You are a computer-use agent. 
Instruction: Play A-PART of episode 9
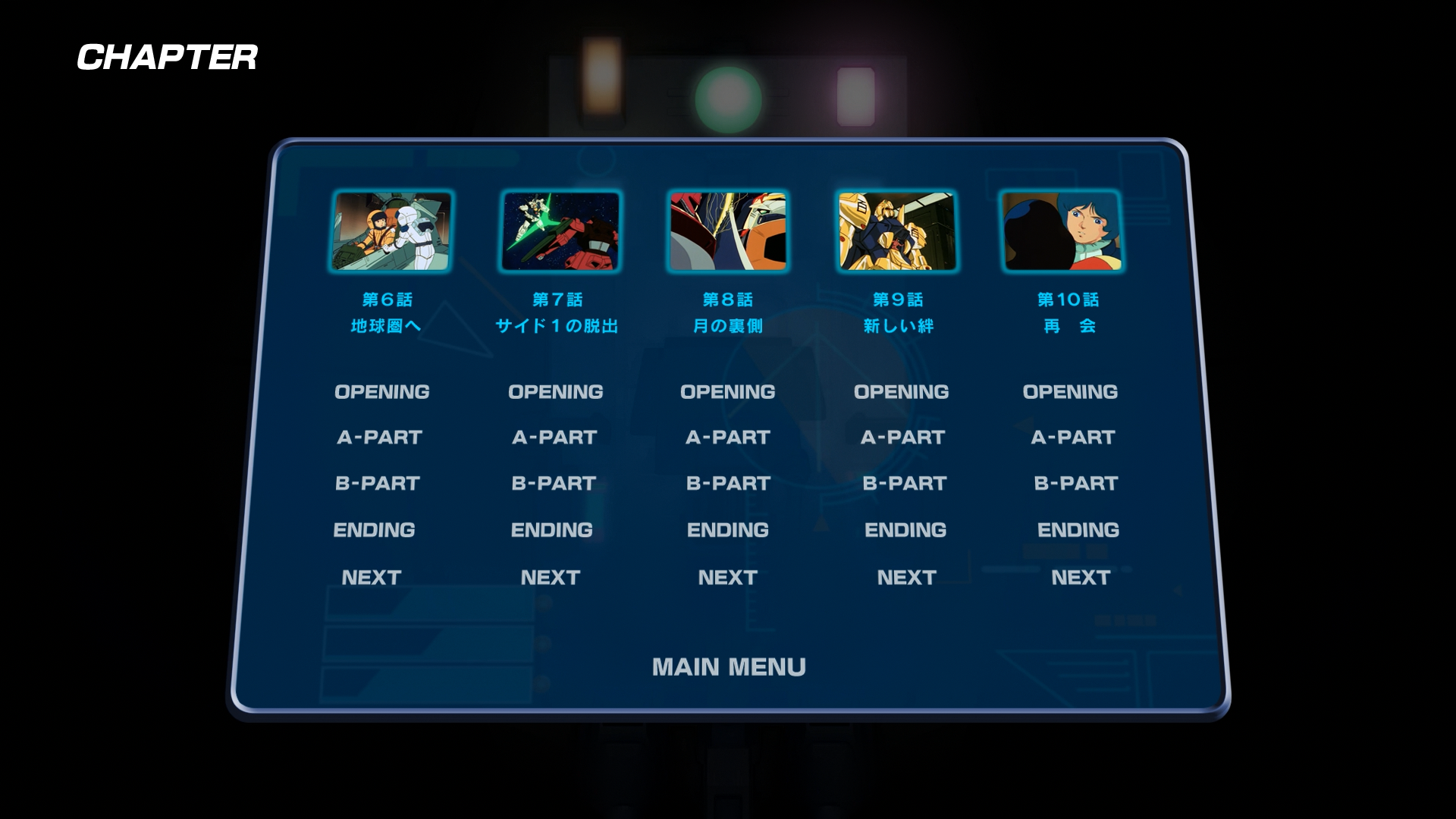click(902, 438)
